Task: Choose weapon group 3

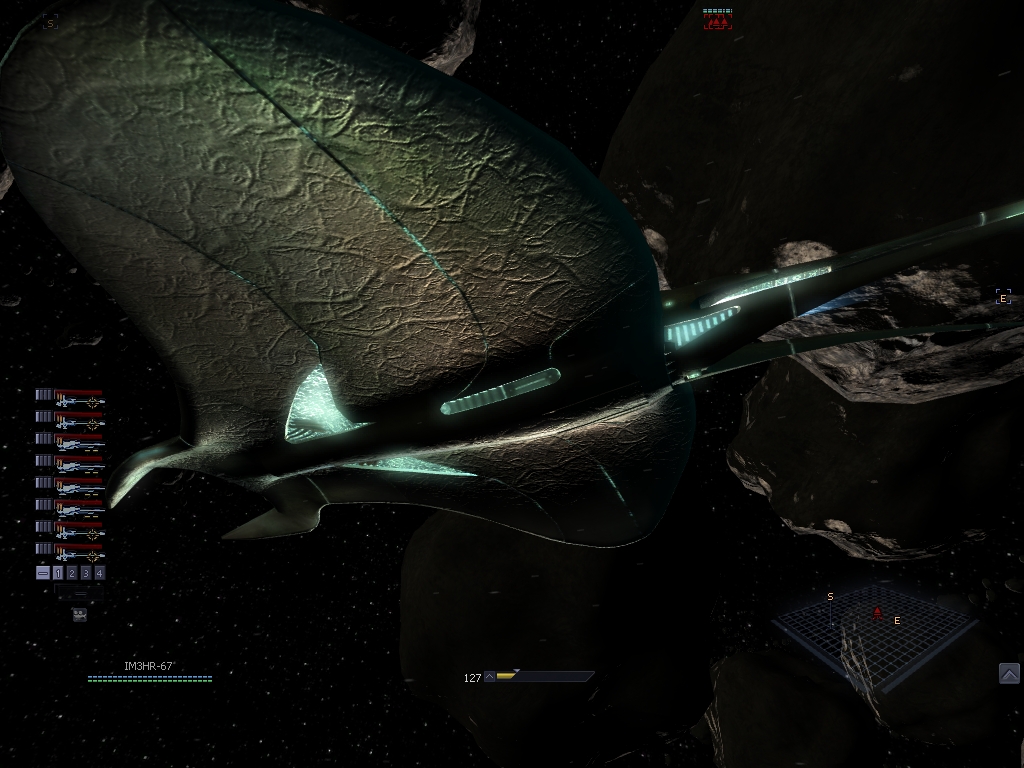Action: (x=86, y=573)
